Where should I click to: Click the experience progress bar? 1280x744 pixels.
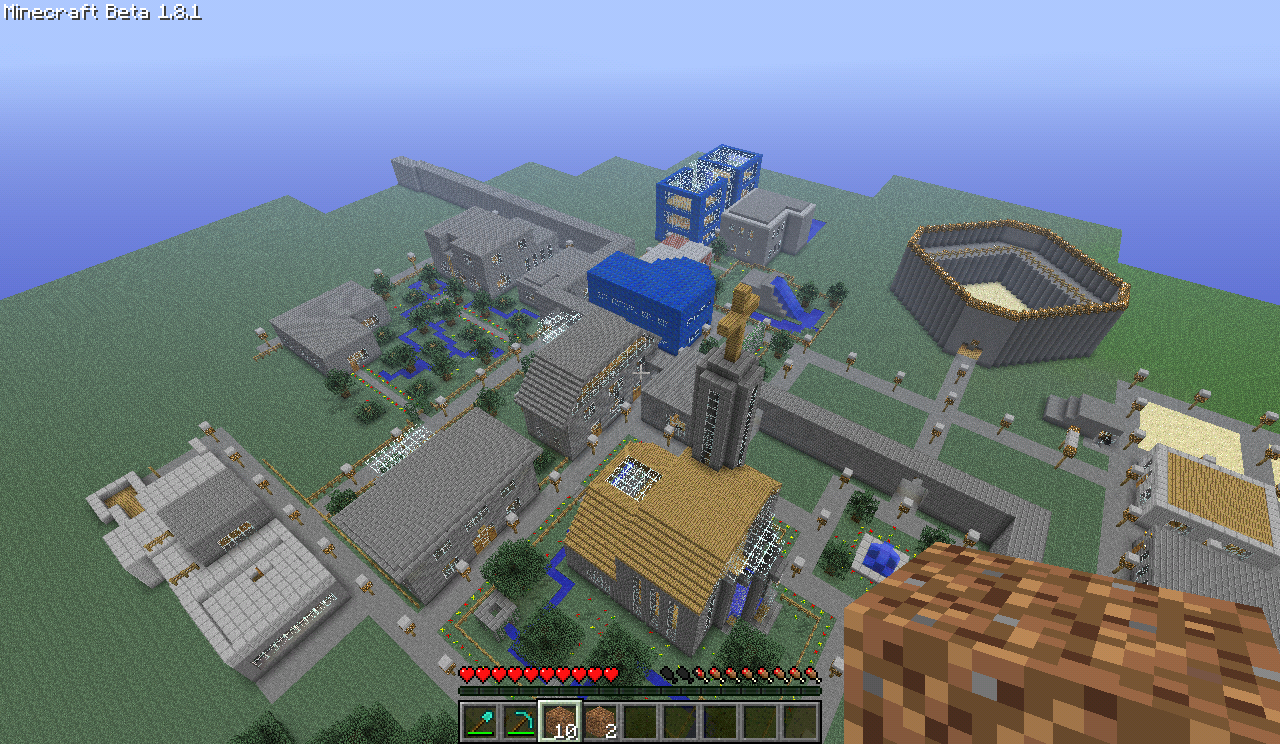640,691
